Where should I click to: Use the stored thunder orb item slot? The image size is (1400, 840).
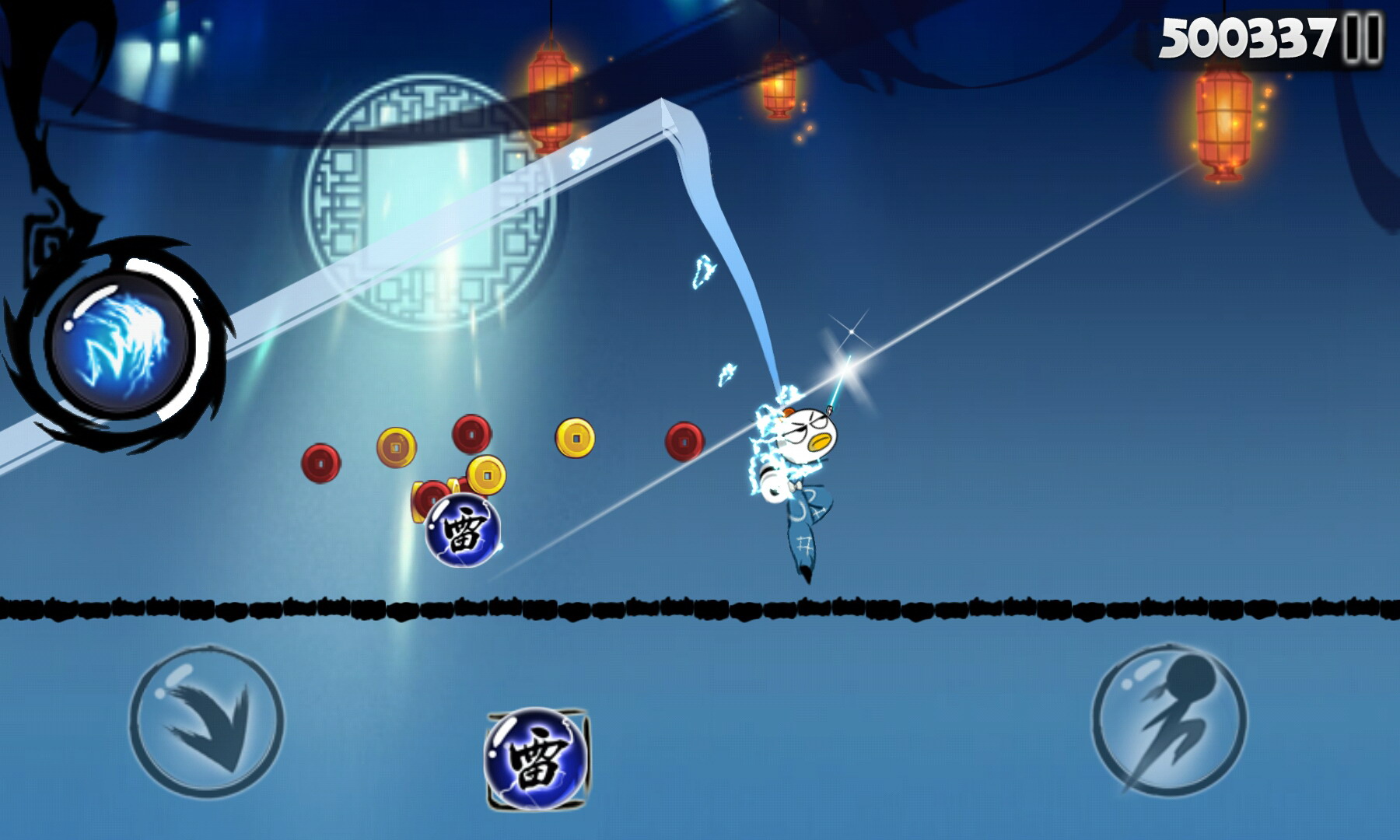coord(537,758)
